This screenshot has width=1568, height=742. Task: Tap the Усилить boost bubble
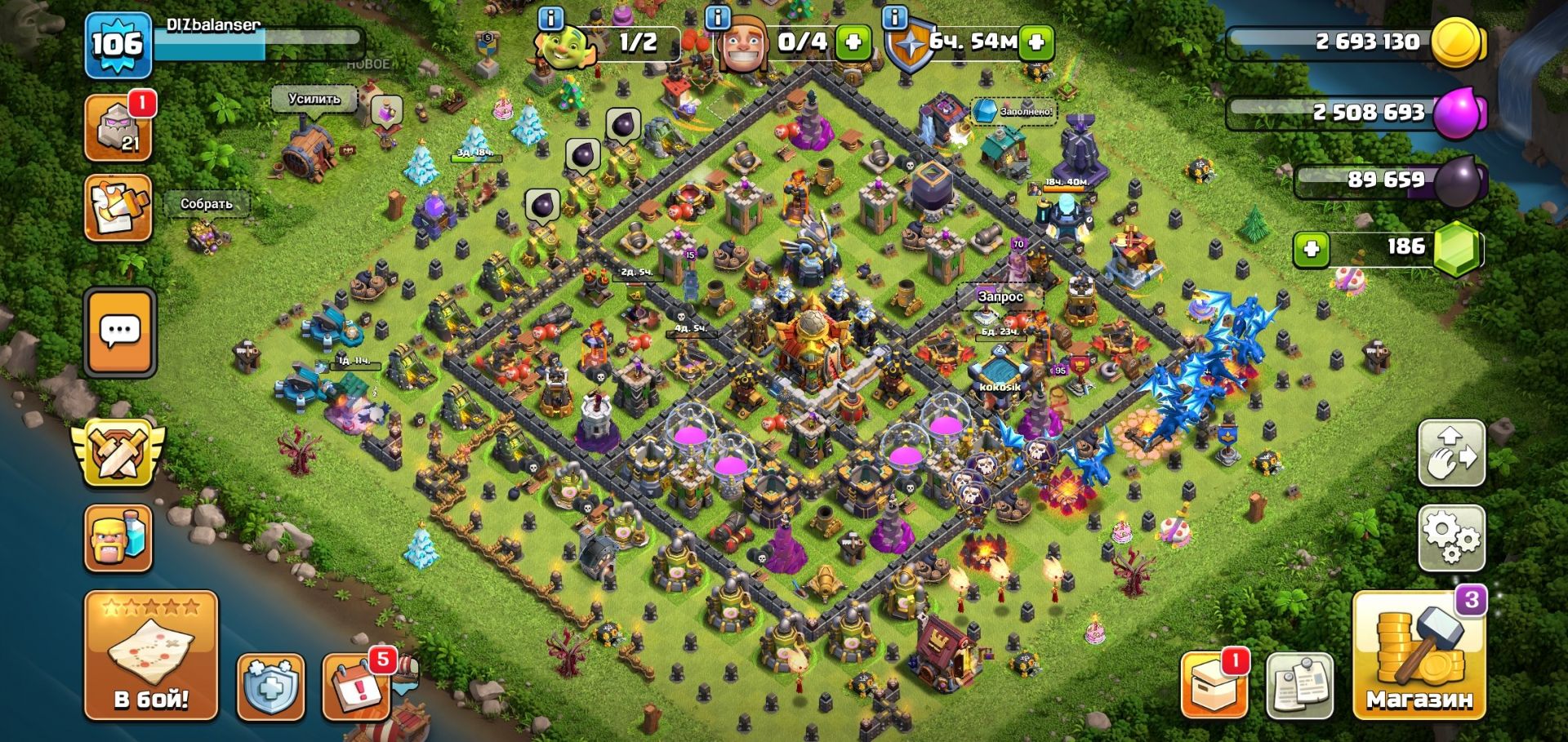coord(314,99)
